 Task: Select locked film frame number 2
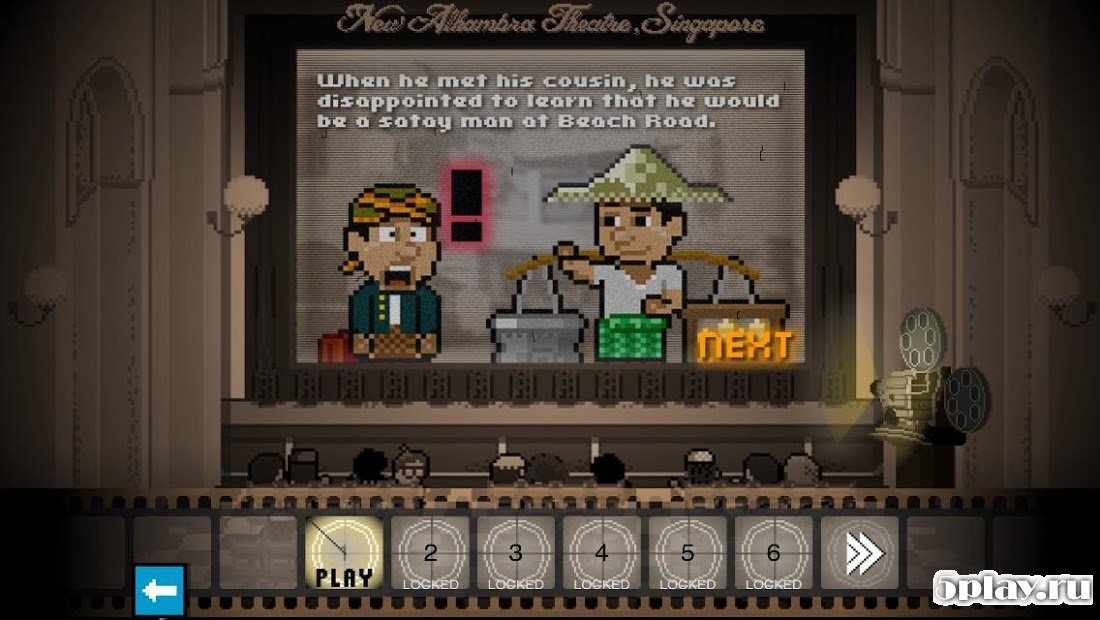[x=430, y=553]
